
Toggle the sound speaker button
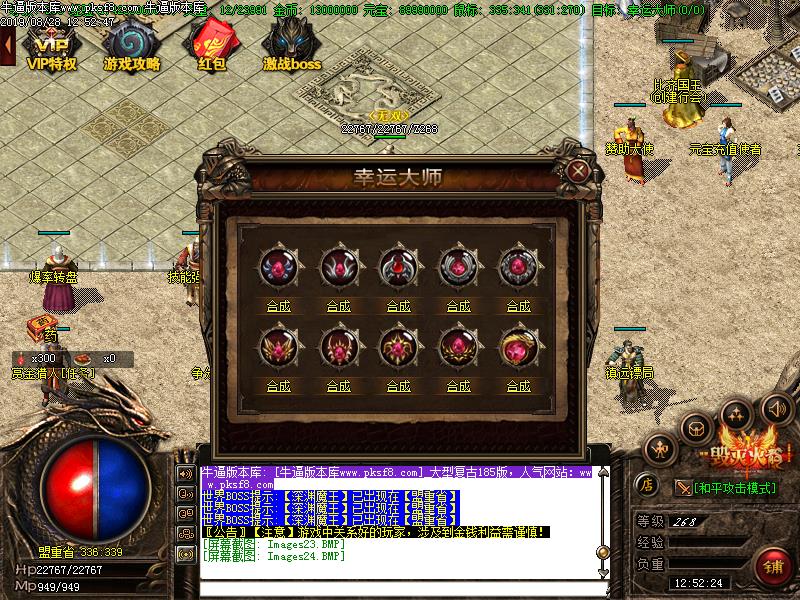(777, 408)
